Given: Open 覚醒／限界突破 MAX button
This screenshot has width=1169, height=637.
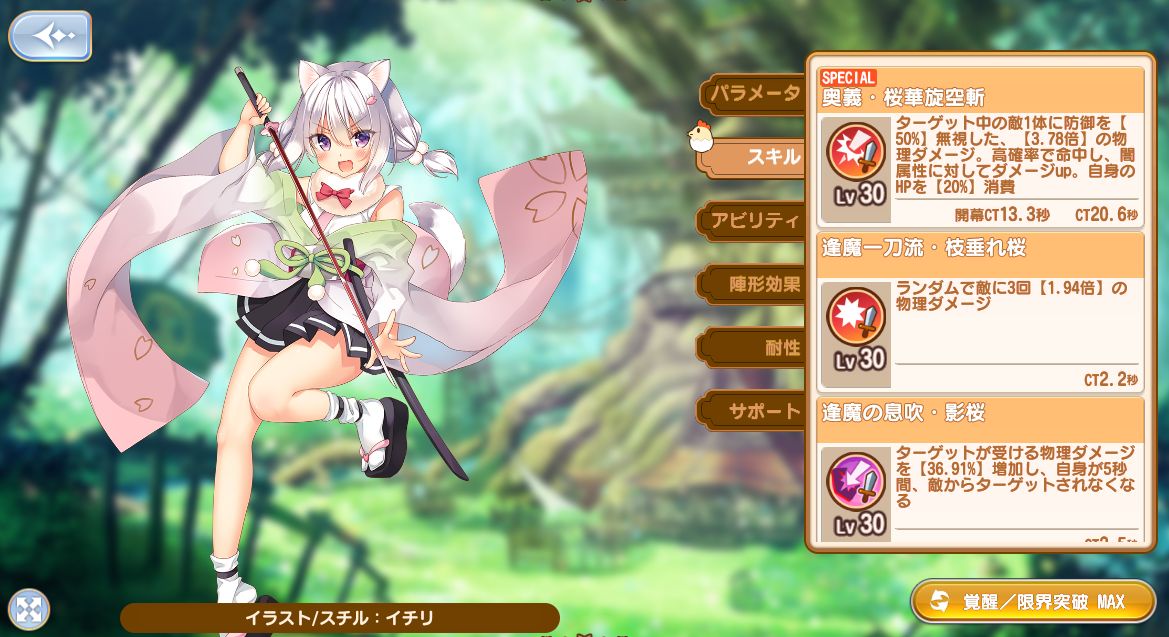Looking at the screenshot, I should 1033,601.
